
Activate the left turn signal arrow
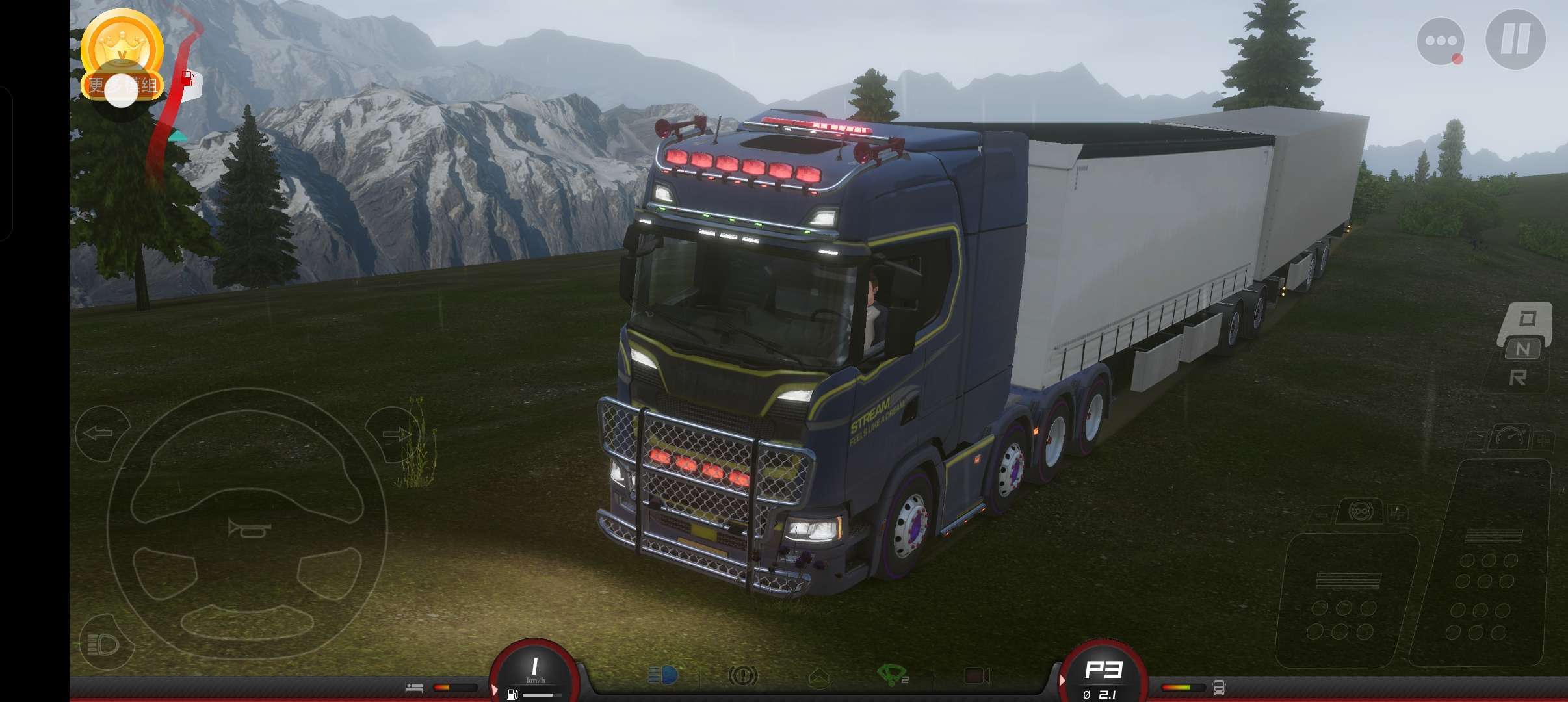[x=99, y=433]
